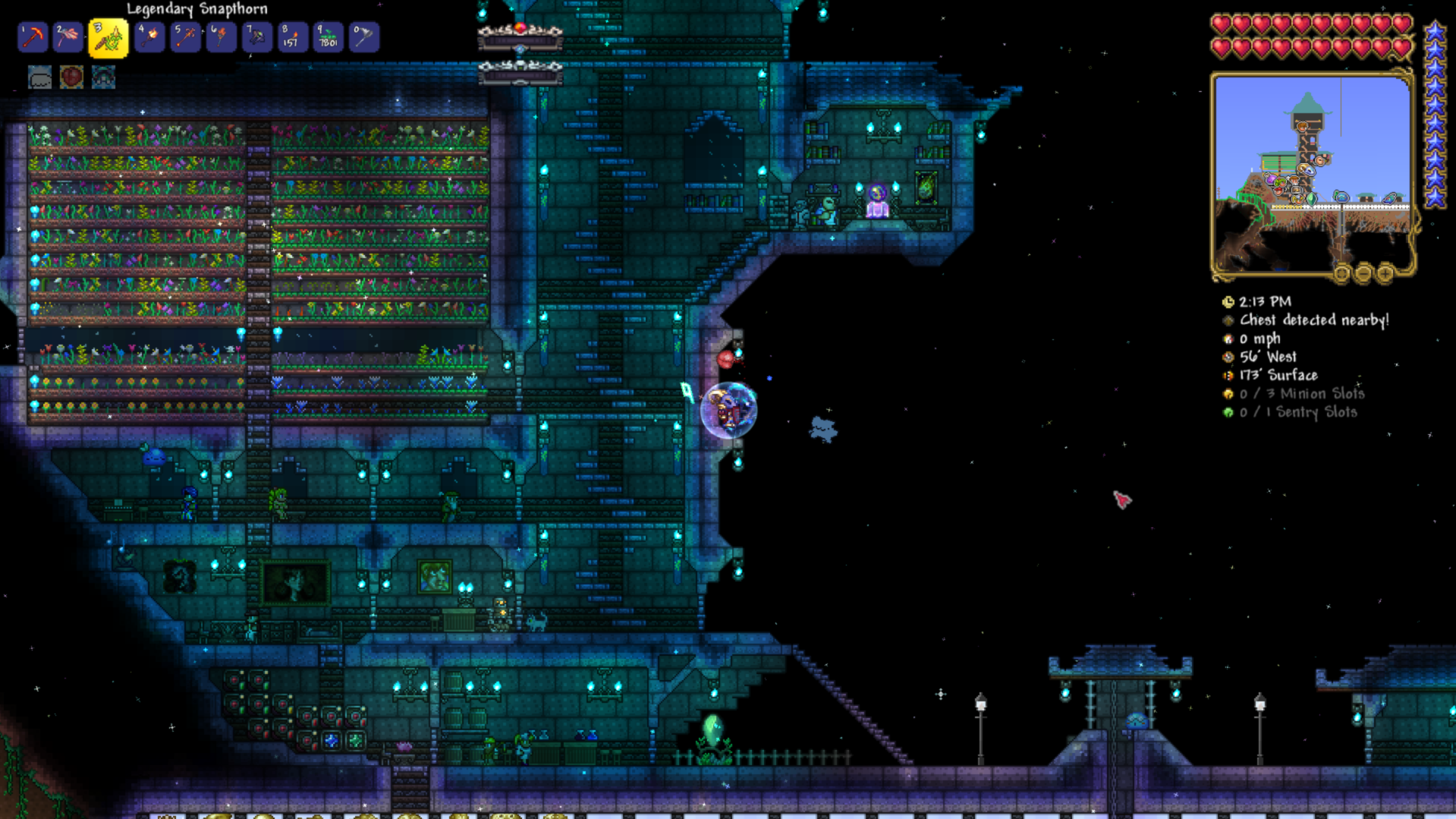Screen dimensions: 1456x819
Task: Select the torch stack of 157
Action: pos(292,37)
